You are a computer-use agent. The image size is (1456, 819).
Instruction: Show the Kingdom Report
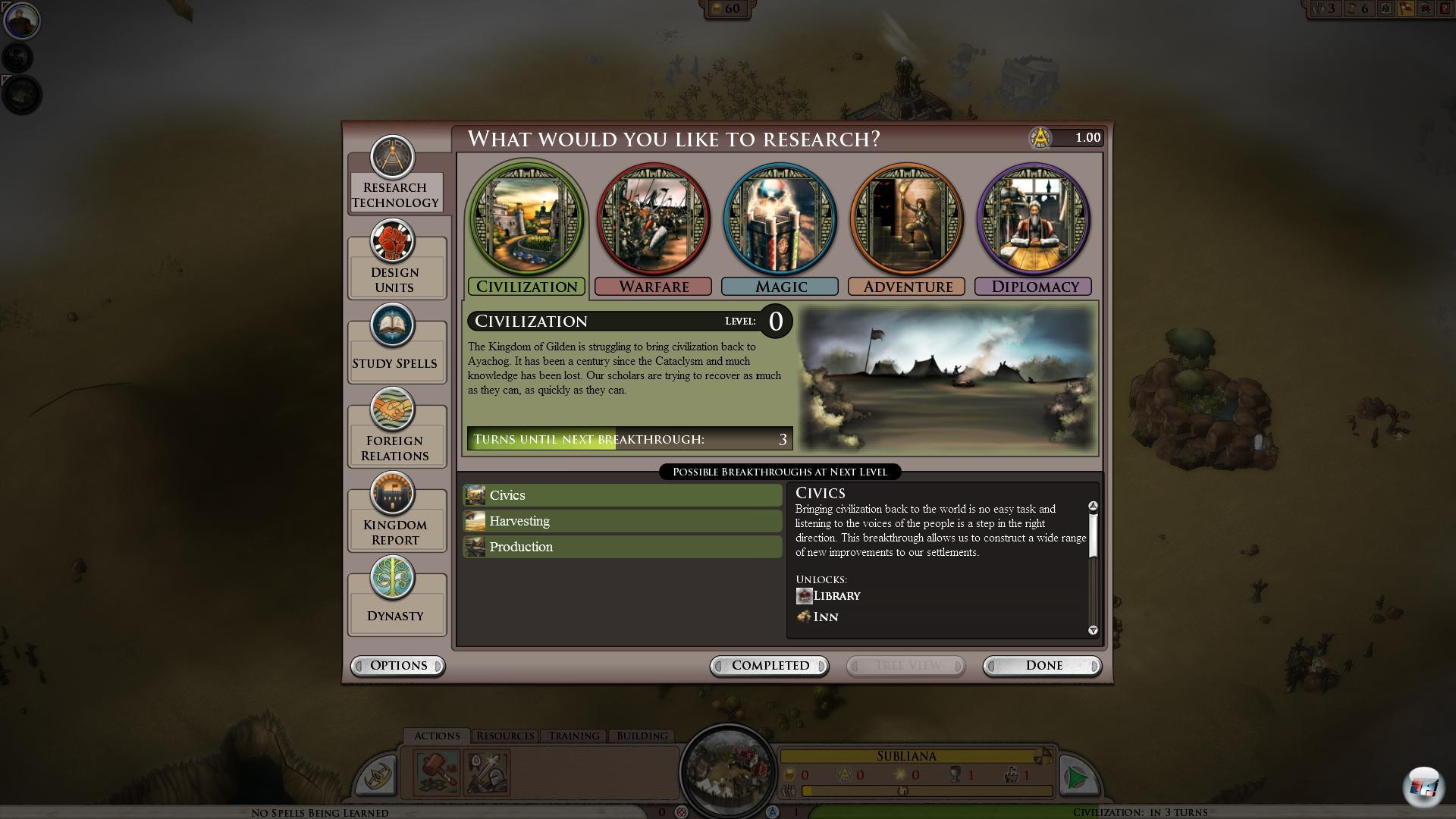pos(396,514)
